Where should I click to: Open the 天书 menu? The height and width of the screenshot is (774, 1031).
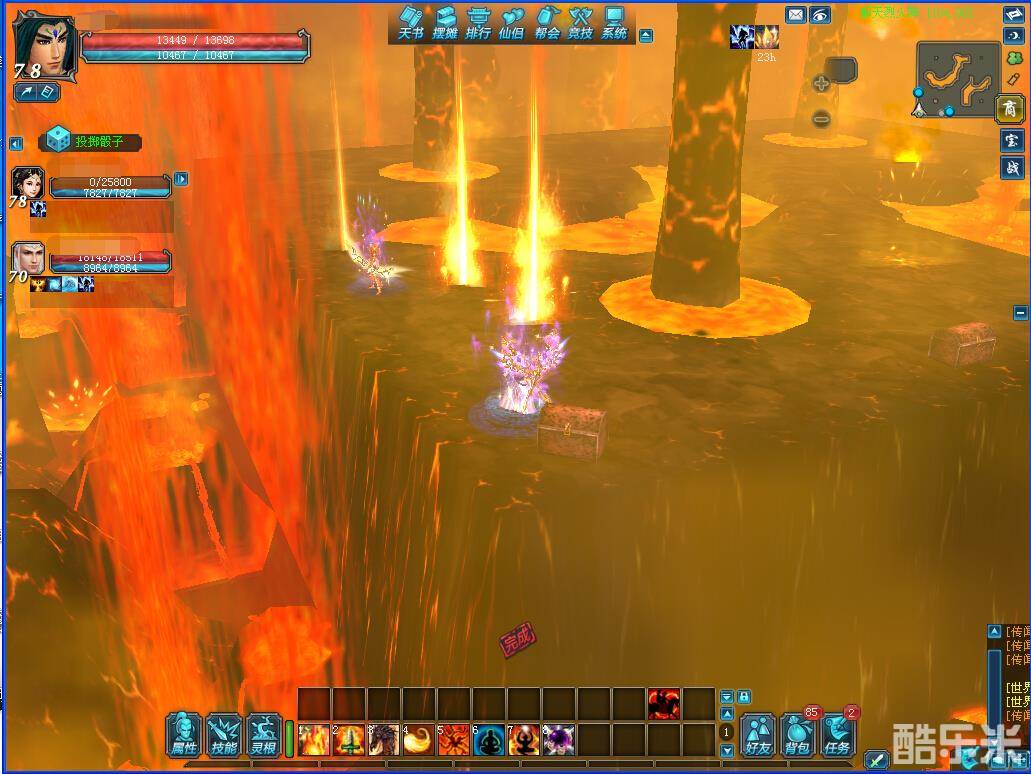411,22
